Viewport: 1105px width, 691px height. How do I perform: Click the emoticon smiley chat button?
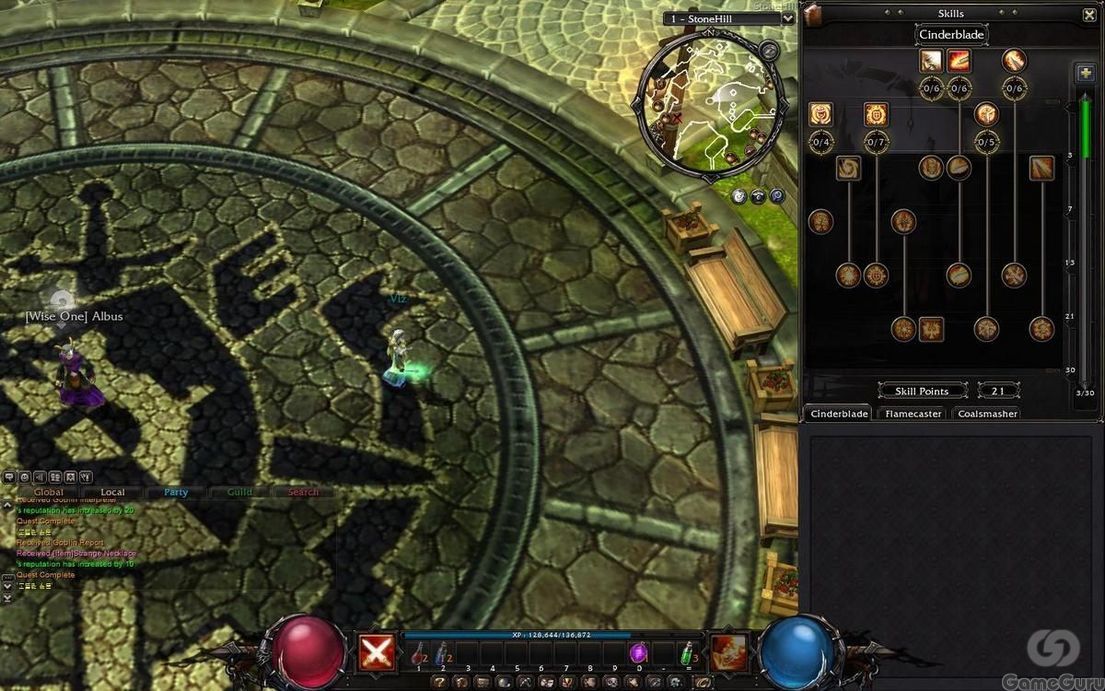click(24, 478)
